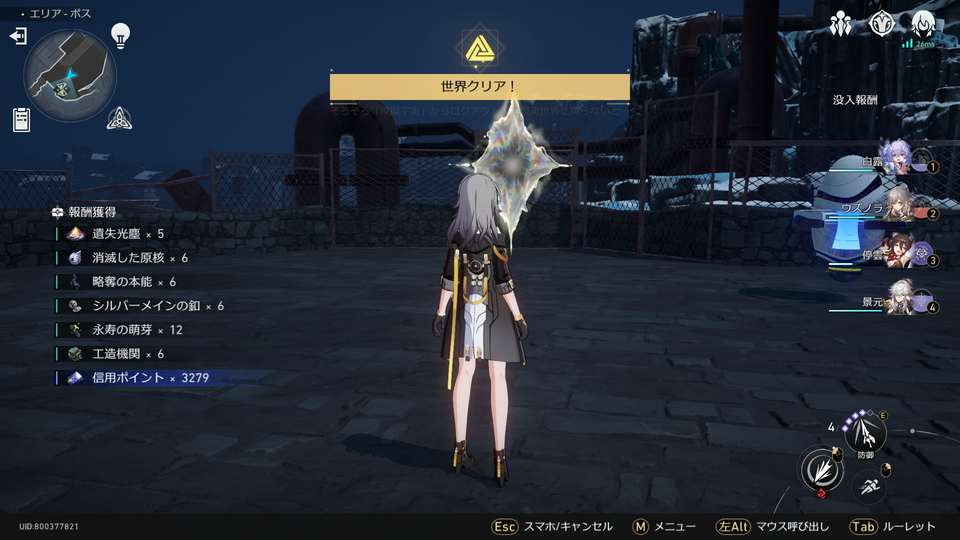Open the three-figures blessings icon

pos(841,24)
